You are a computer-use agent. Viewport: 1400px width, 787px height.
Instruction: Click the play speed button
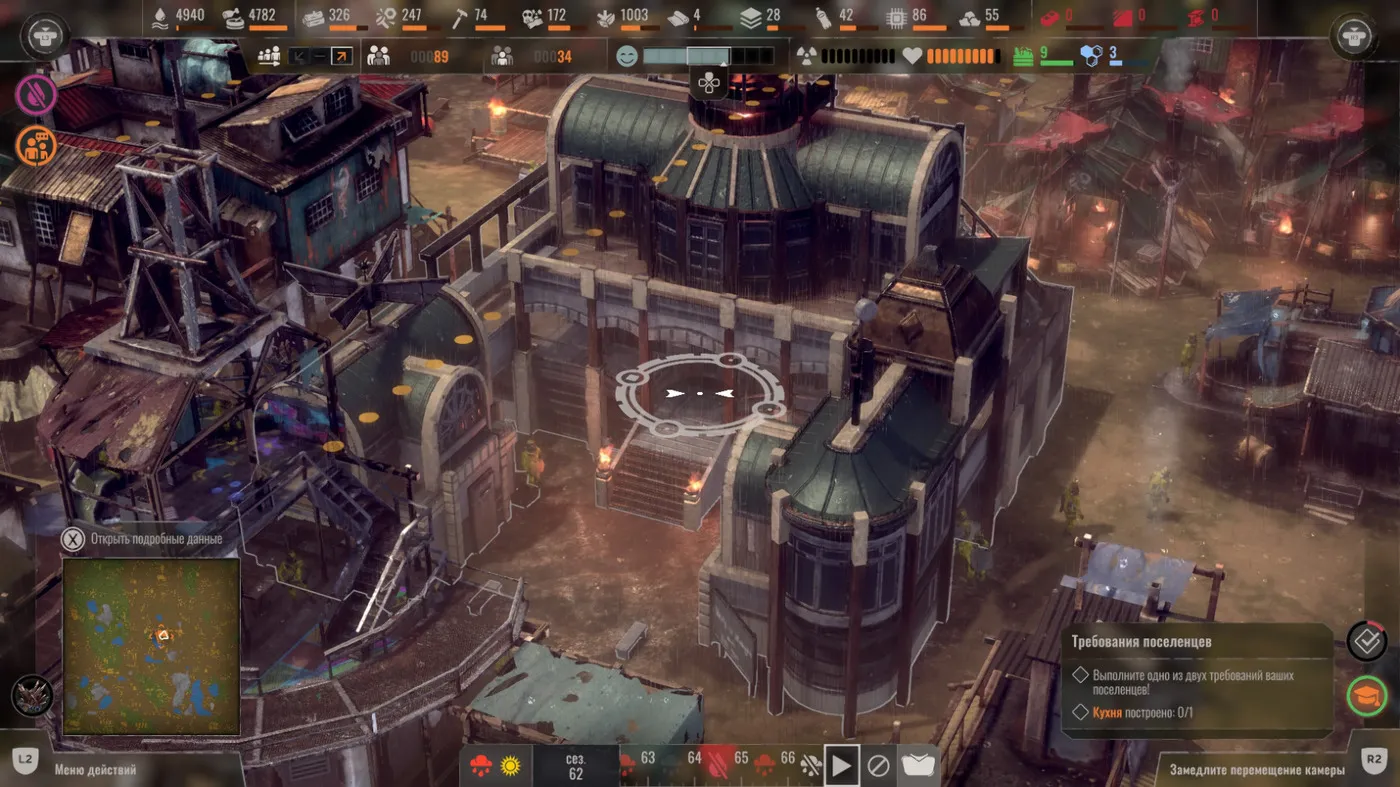tap(841, 766)
